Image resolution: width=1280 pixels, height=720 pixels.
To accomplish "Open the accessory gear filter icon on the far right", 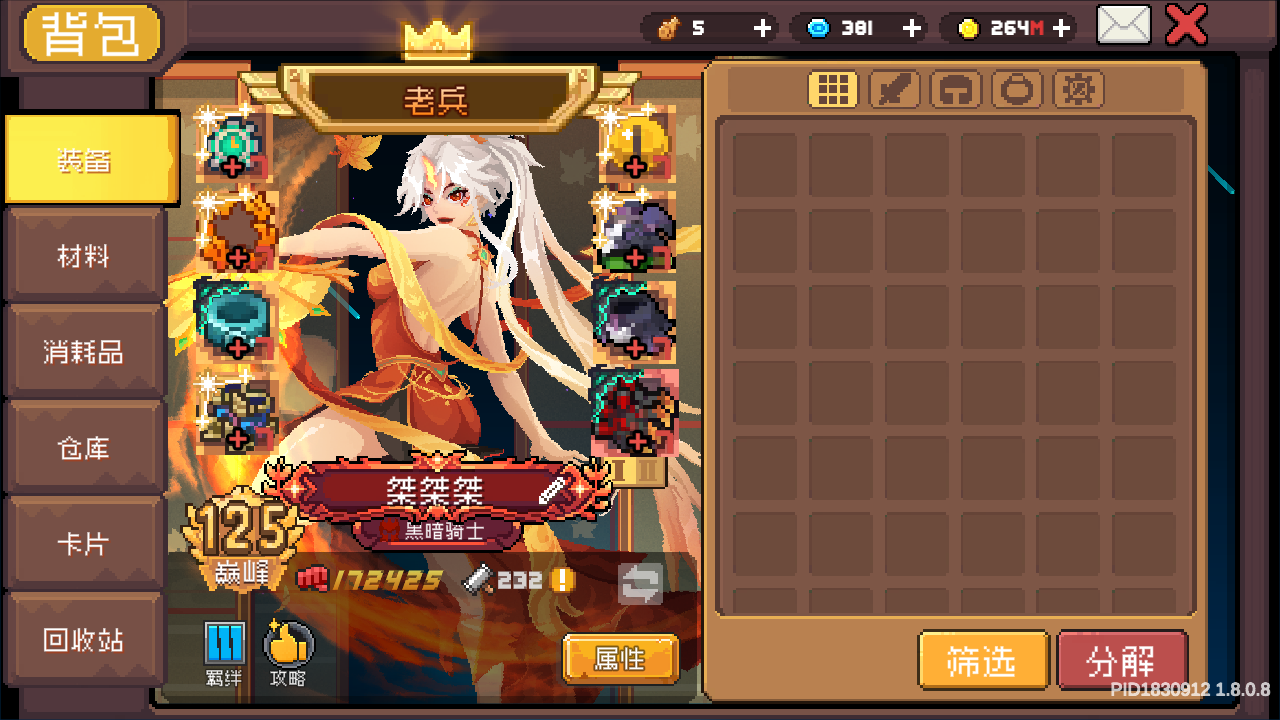I will coord(1078,89).
